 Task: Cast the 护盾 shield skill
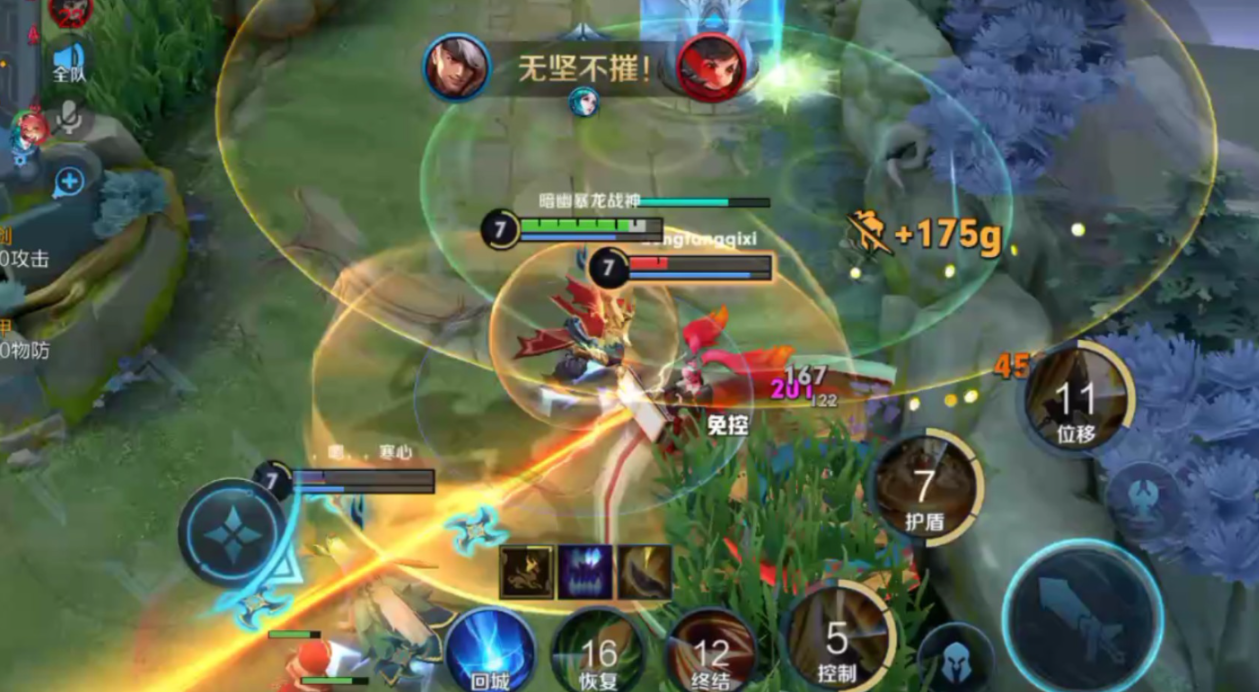926,489
